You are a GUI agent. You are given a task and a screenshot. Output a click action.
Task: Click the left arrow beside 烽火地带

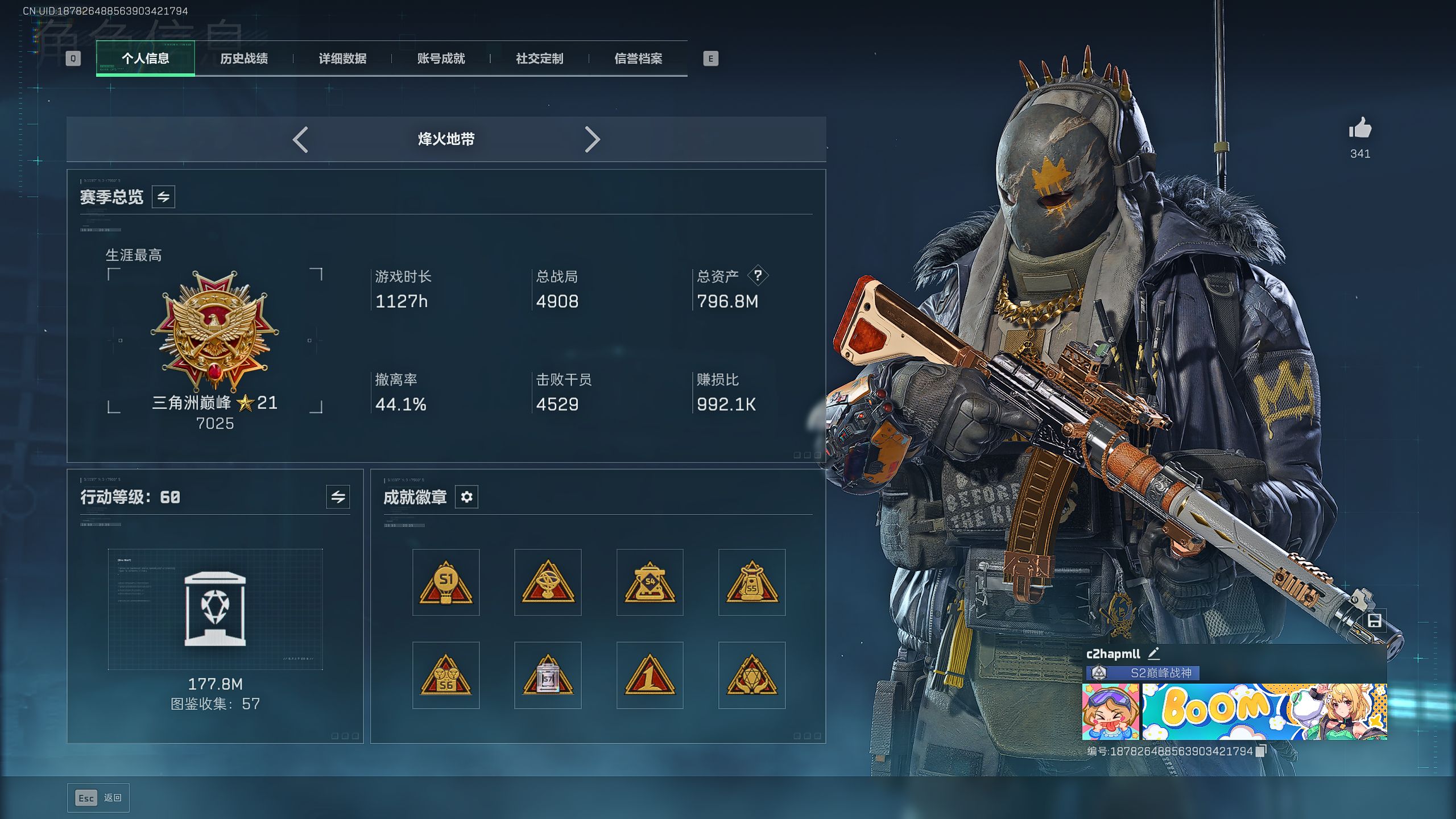pos(300,139)
